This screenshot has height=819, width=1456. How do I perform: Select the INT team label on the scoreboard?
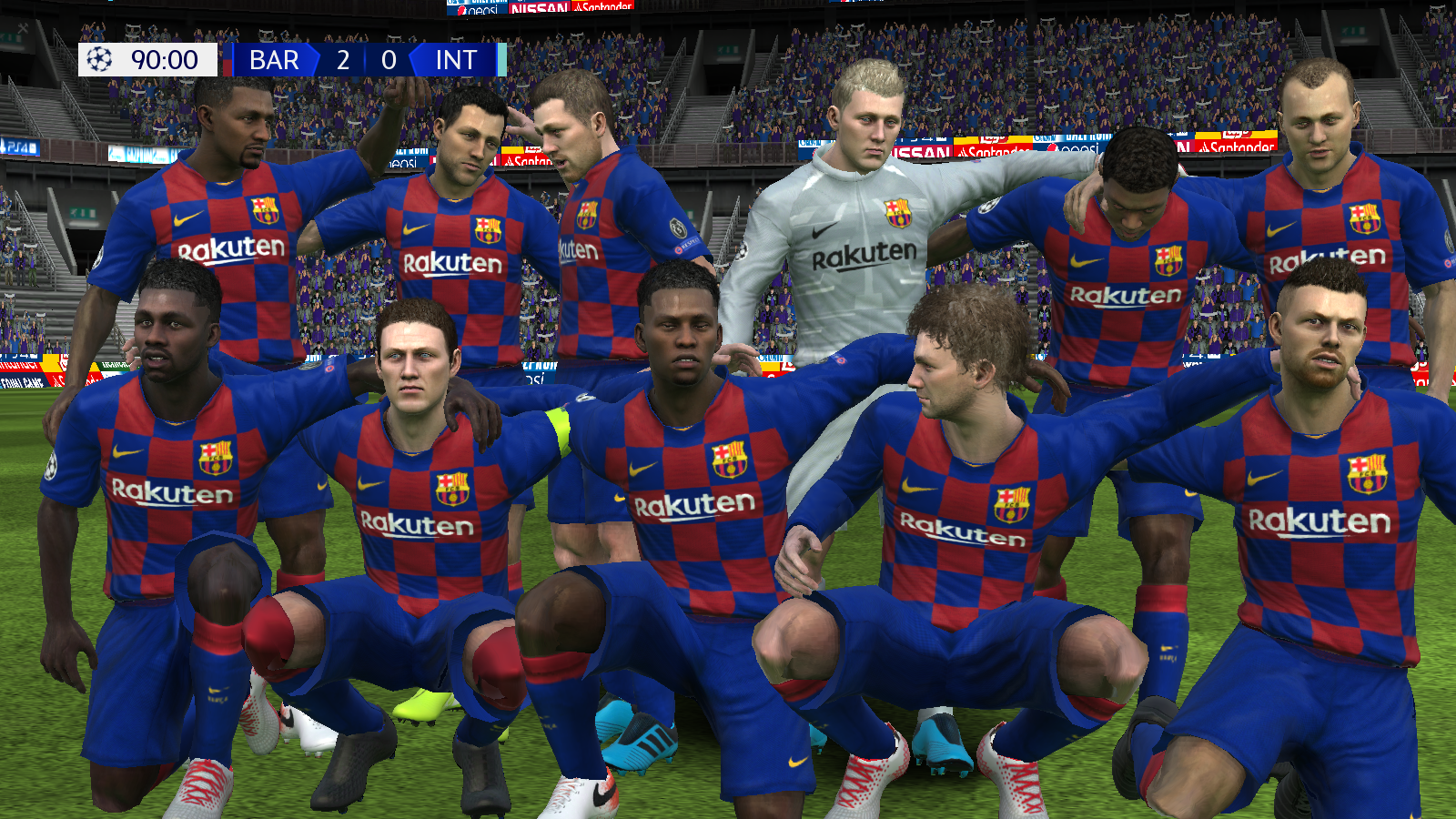tap(457, 61)
